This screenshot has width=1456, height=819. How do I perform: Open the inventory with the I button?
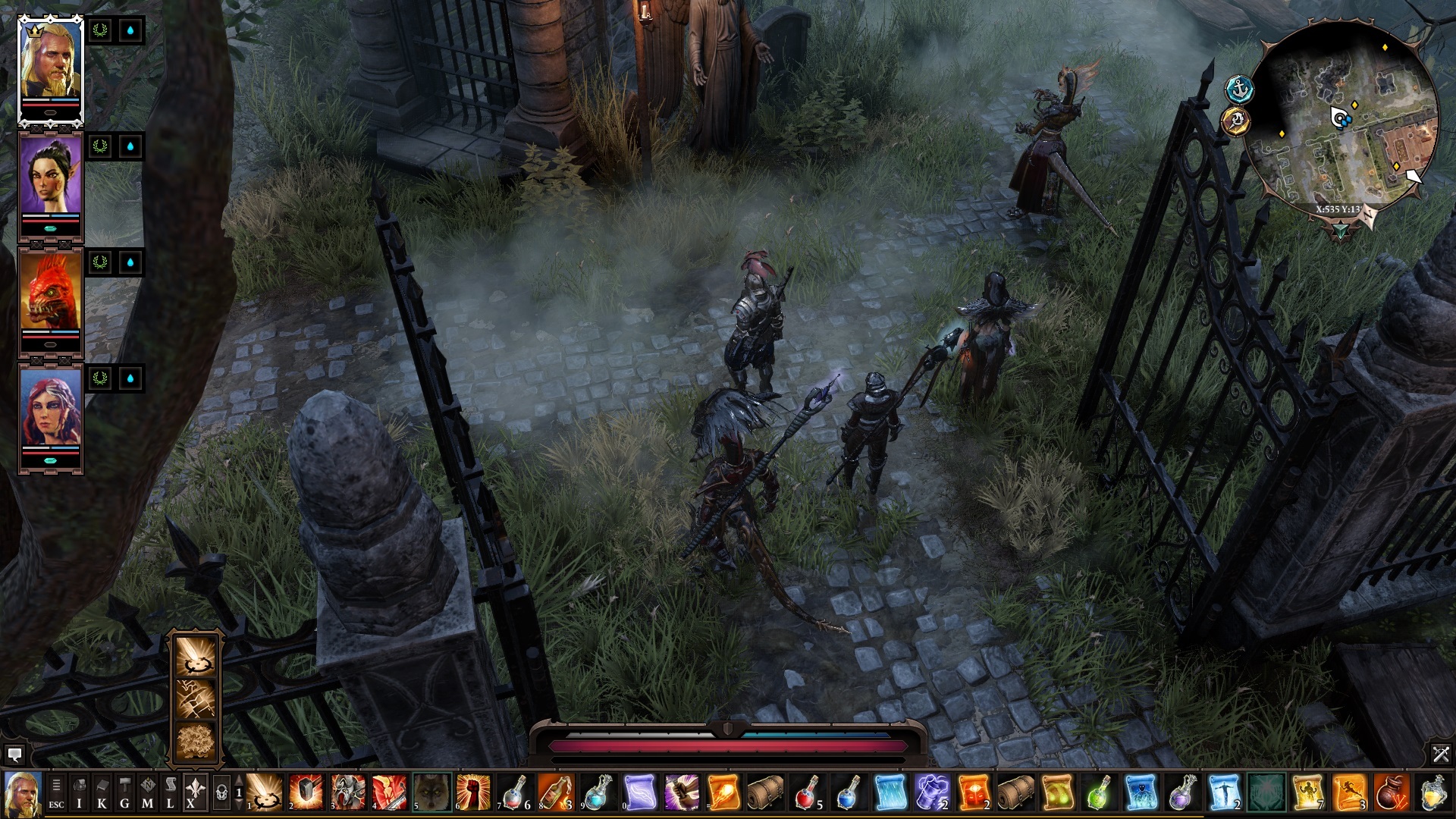[x=79, y=793]
